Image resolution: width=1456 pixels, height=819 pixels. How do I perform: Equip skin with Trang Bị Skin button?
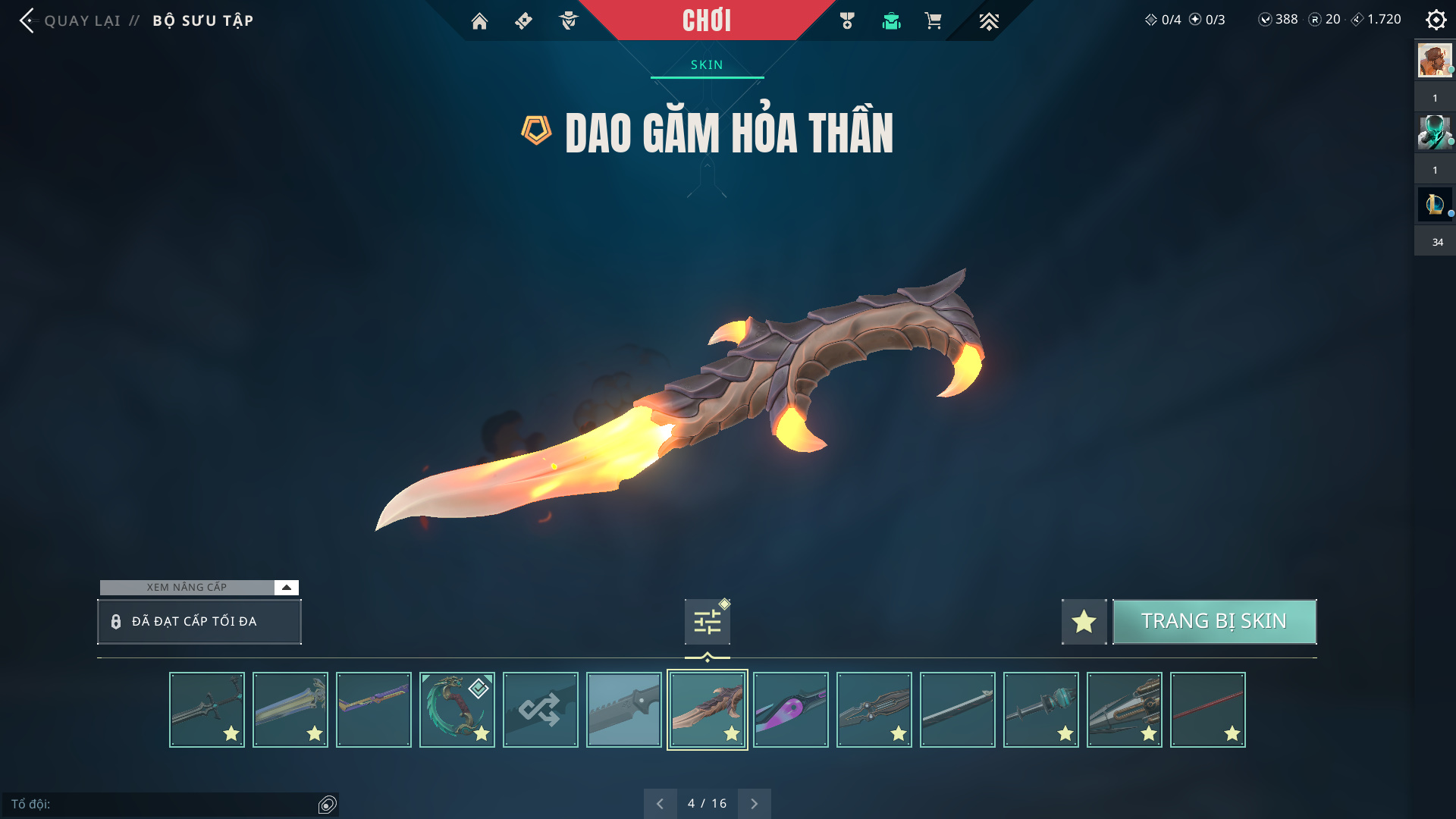pos(1213,621)
